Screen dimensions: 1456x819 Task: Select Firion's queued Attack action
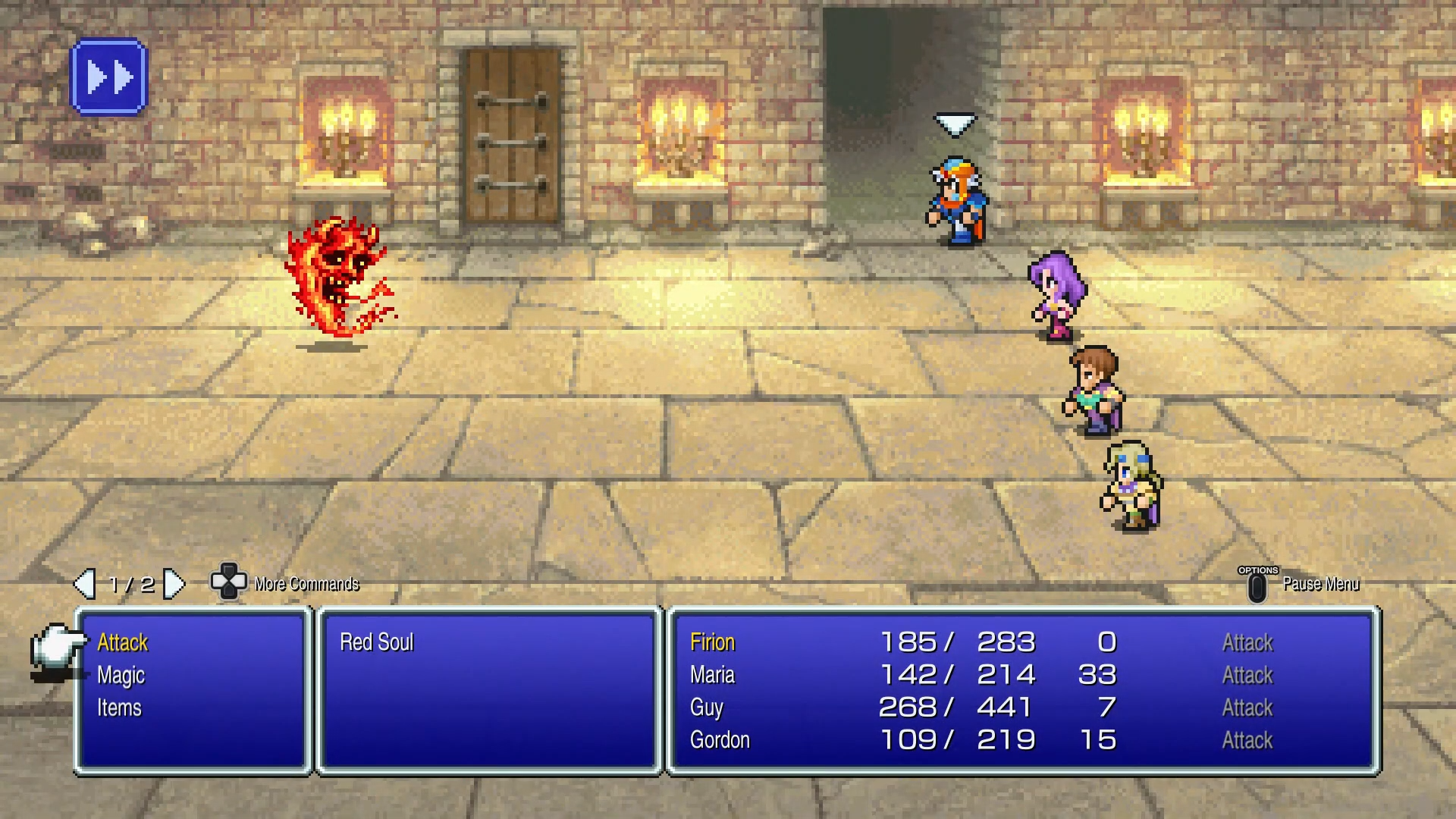click(x=1247, y=642)
